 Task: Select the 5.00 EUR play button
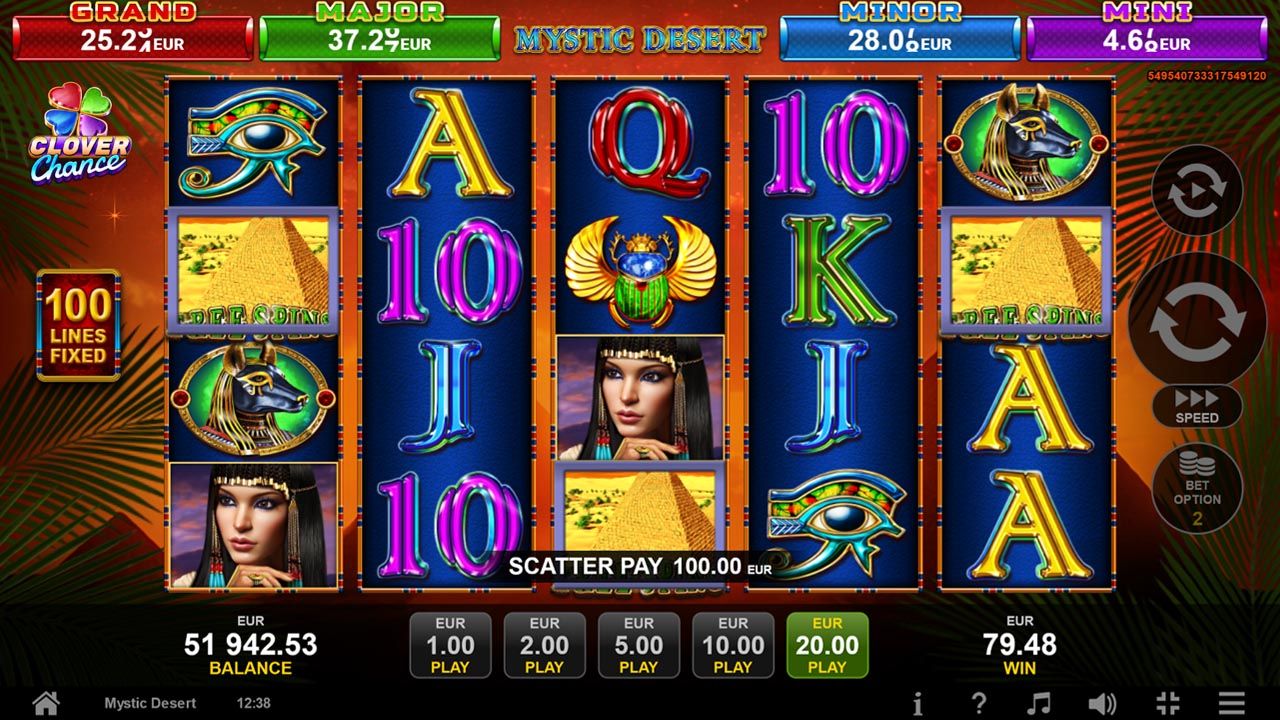pos(638,645)
